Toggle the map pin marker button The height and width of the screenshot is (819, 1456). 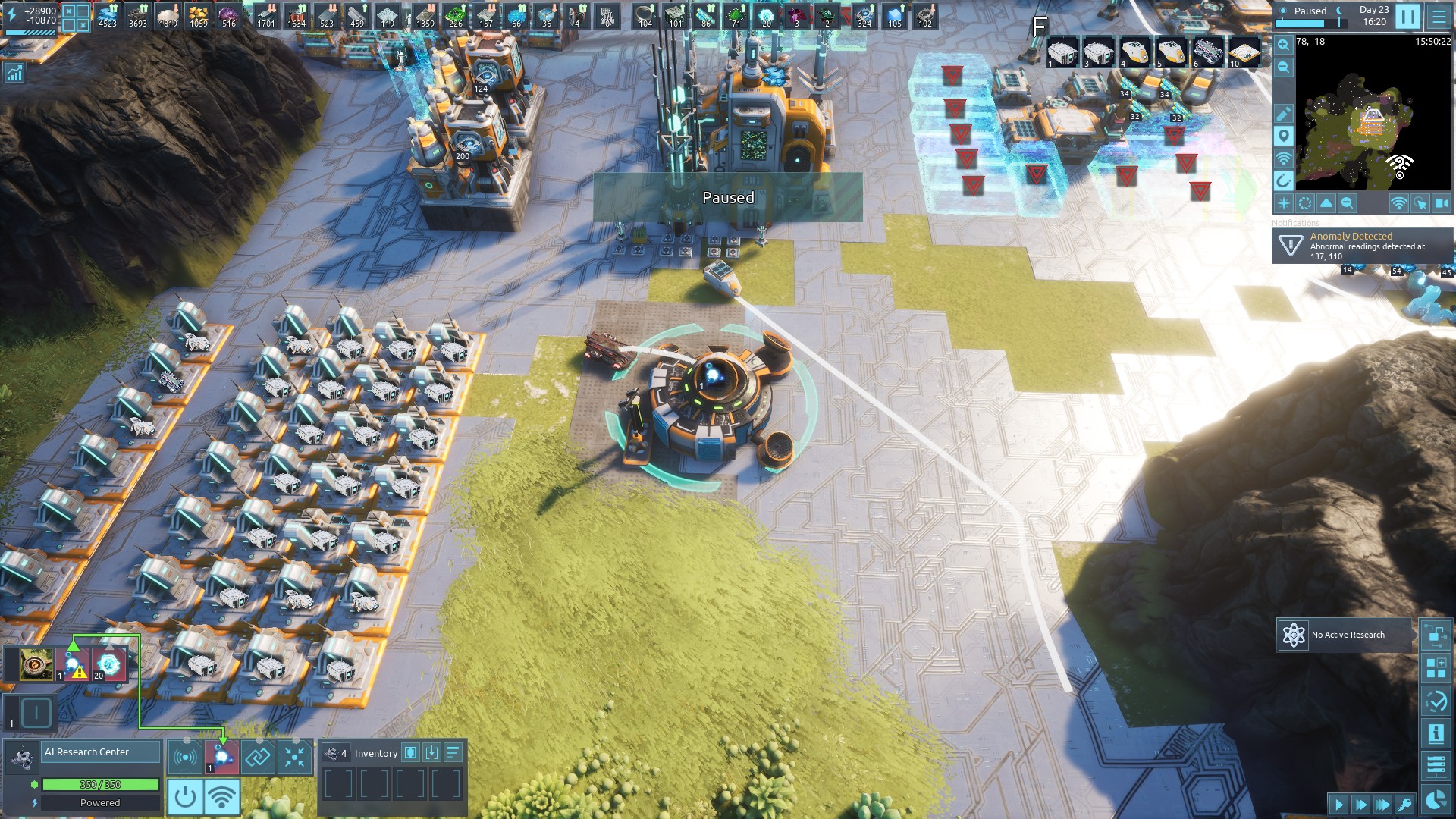pos(1283,136)
